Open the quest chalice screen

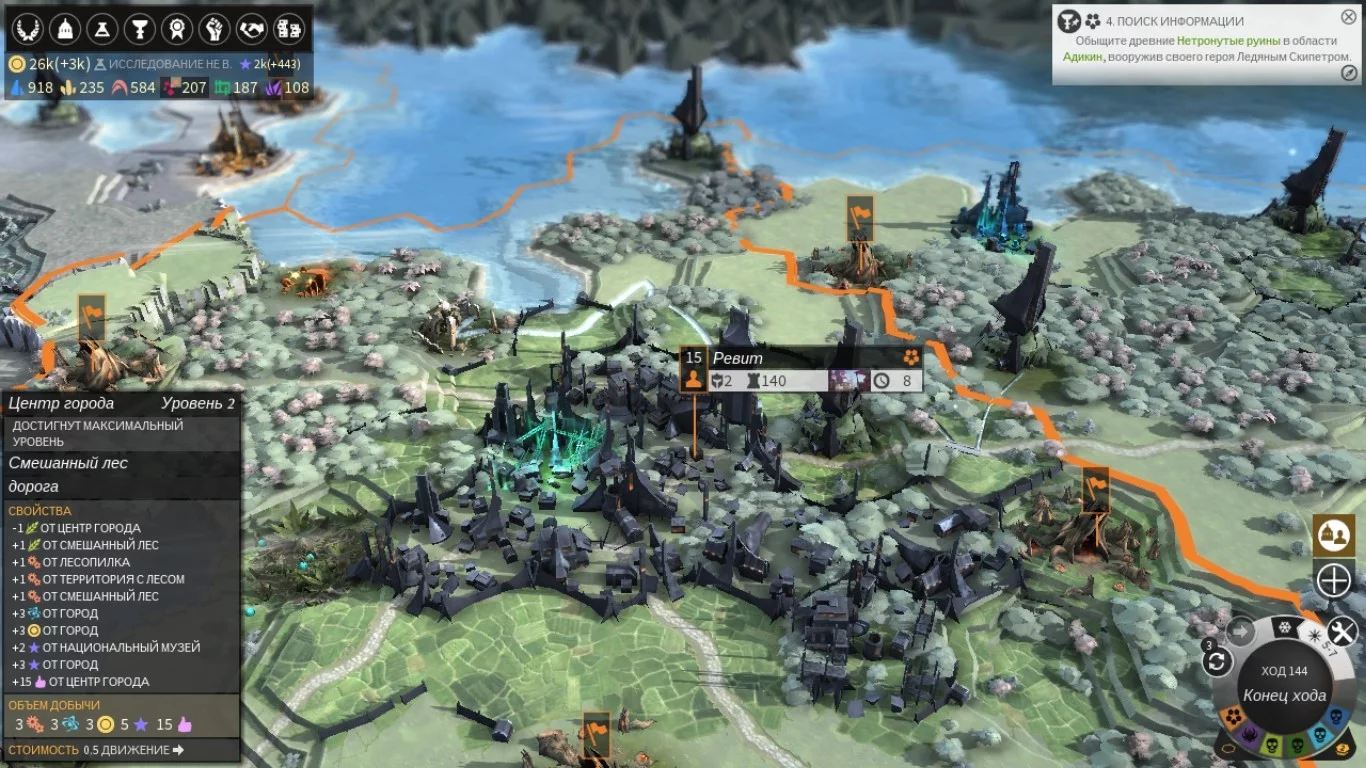click(140, 29)
